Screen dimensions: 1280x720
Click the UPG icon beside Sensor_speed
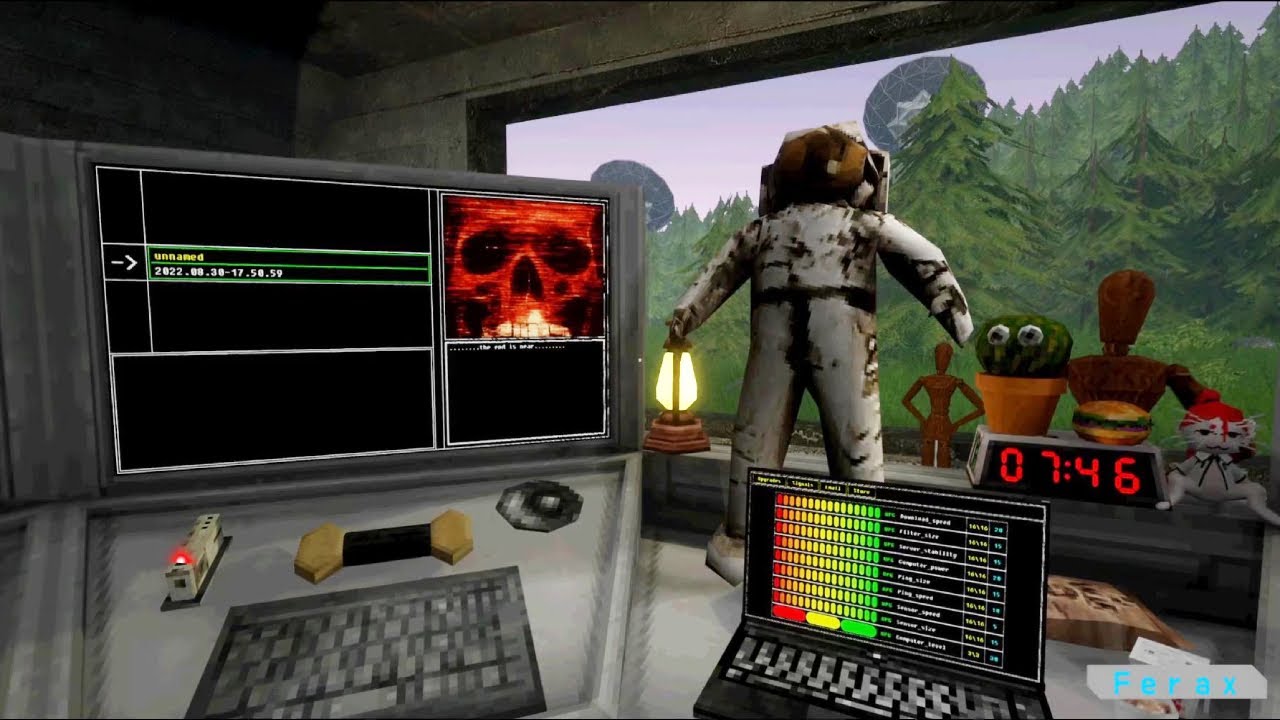tap(887, 606)
